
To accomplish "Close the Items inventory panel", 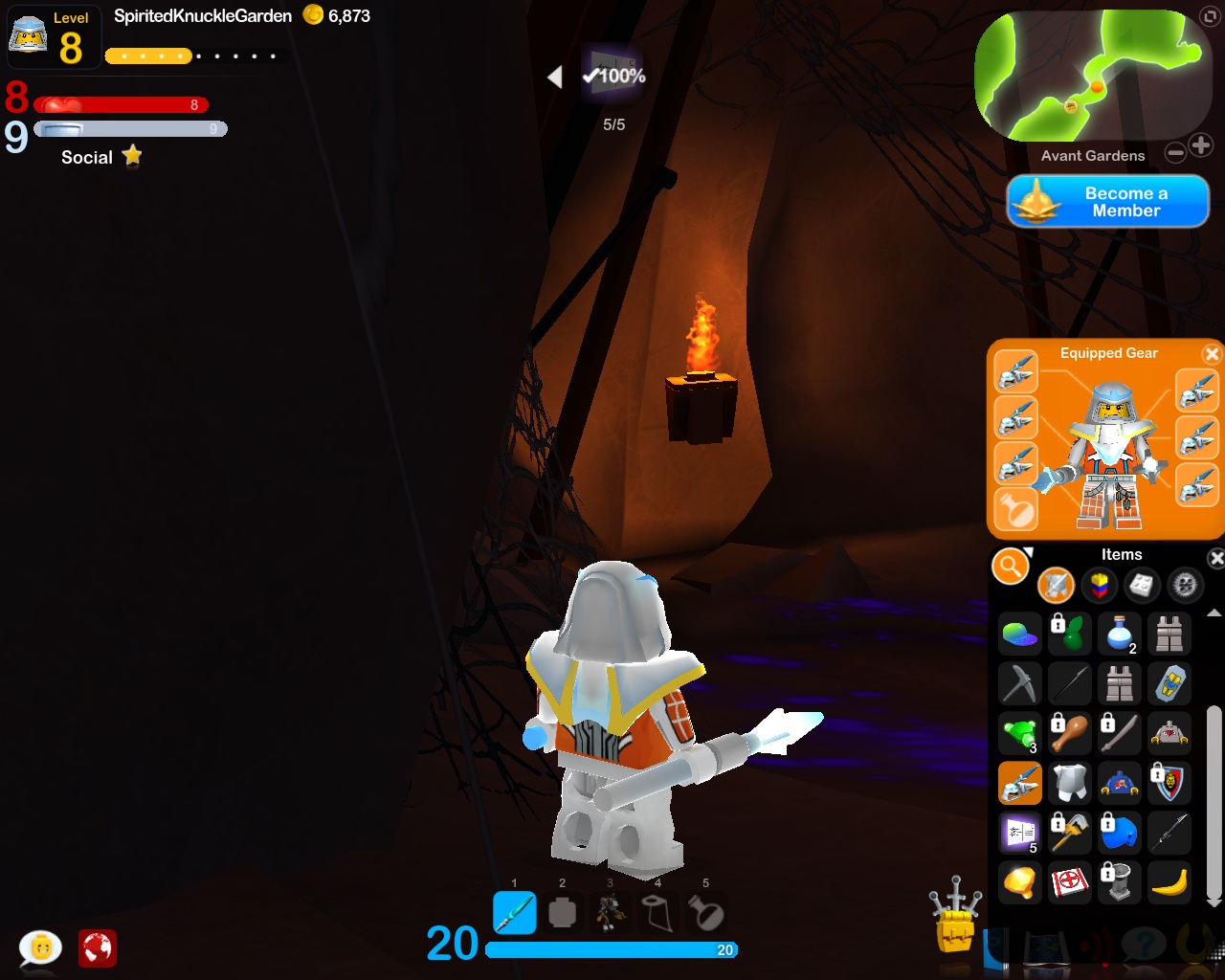I will [1216, 558].
